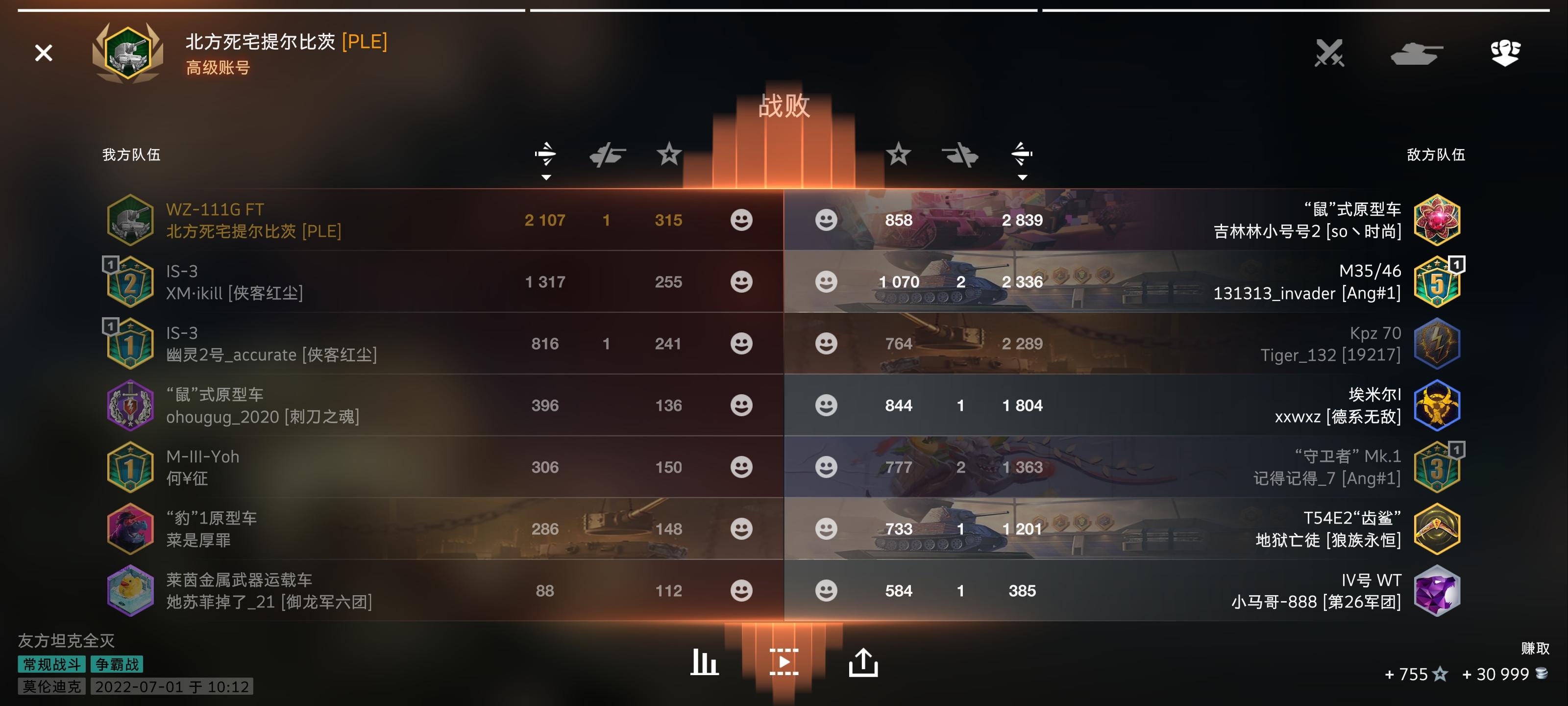This screenshot has width=1568, height=706.
Task: Toggle the smiley reaction for 小马哥-888
Action: point(827,590)
